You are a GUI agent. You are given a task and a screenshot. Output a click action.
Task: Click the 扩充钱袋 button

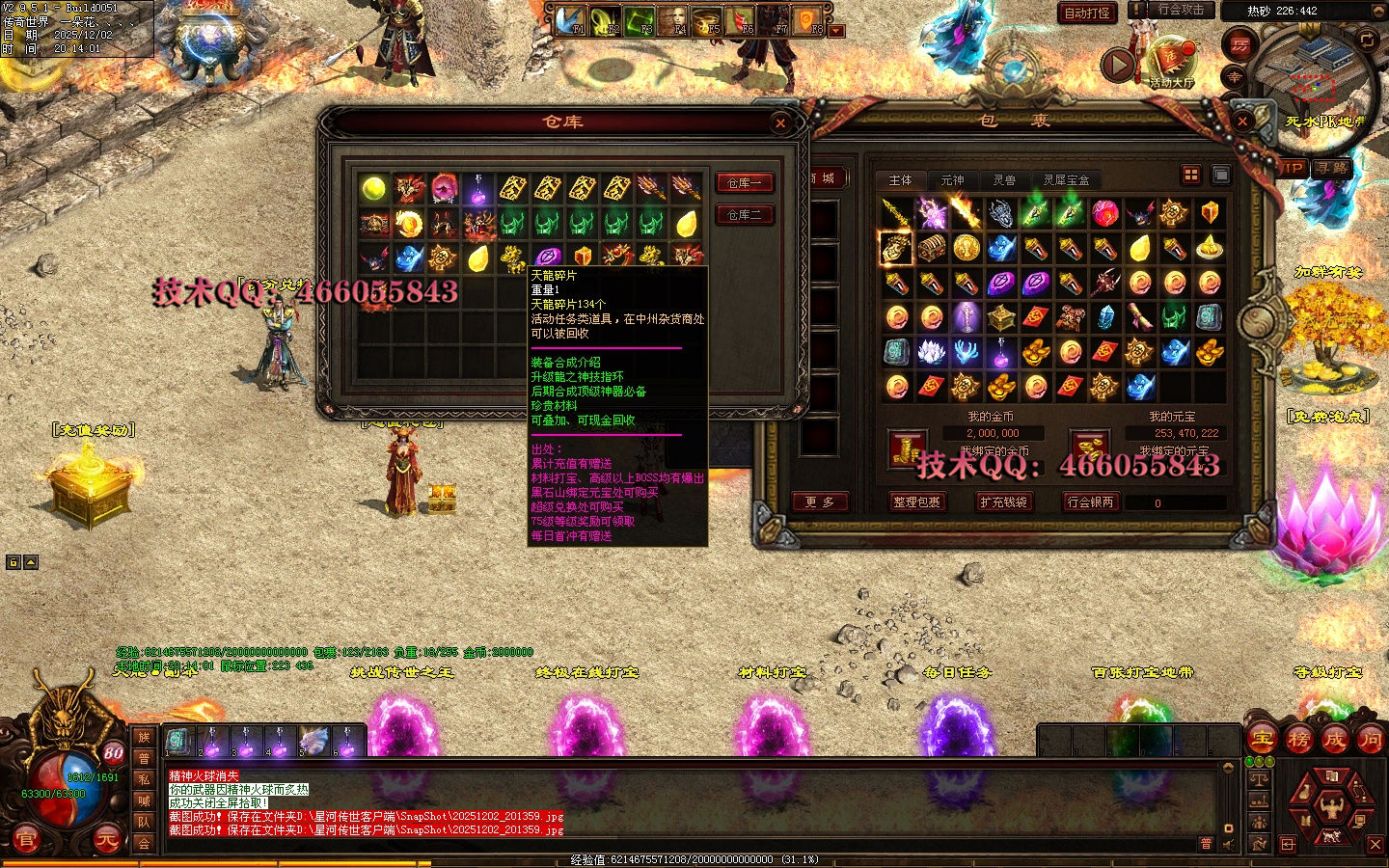1003,502
